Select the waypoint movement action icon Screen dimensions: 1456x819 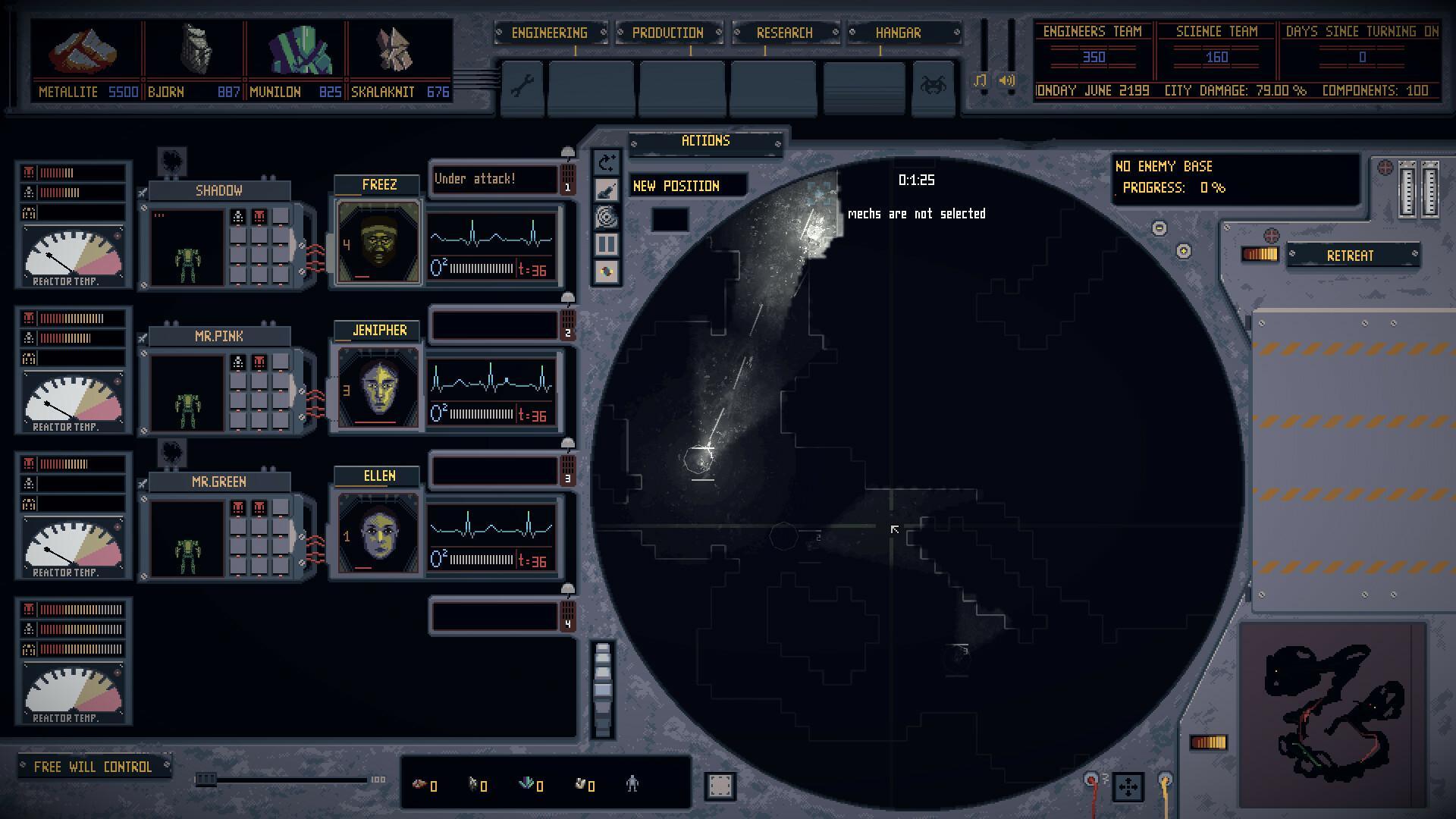605,162
